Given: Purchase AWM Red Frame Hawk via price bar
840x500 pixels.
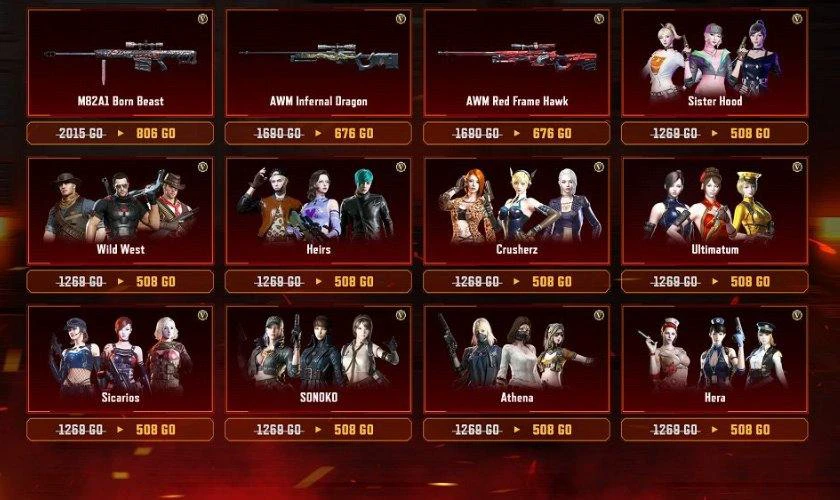Looking at the screenshot, I should [516, 133].
